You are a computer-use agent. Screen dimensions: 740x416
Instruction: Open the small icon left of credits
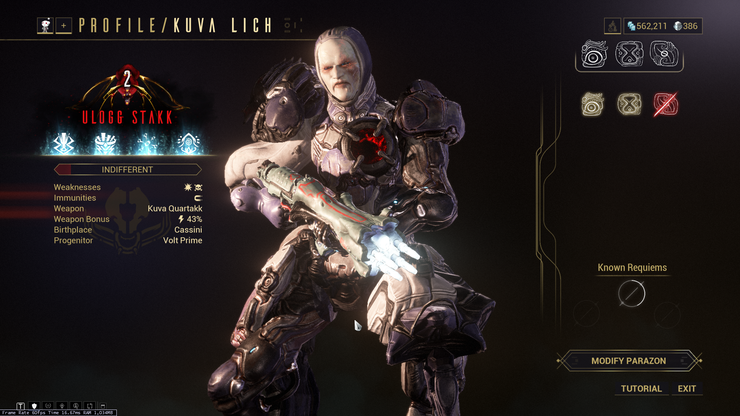point(612,25)
